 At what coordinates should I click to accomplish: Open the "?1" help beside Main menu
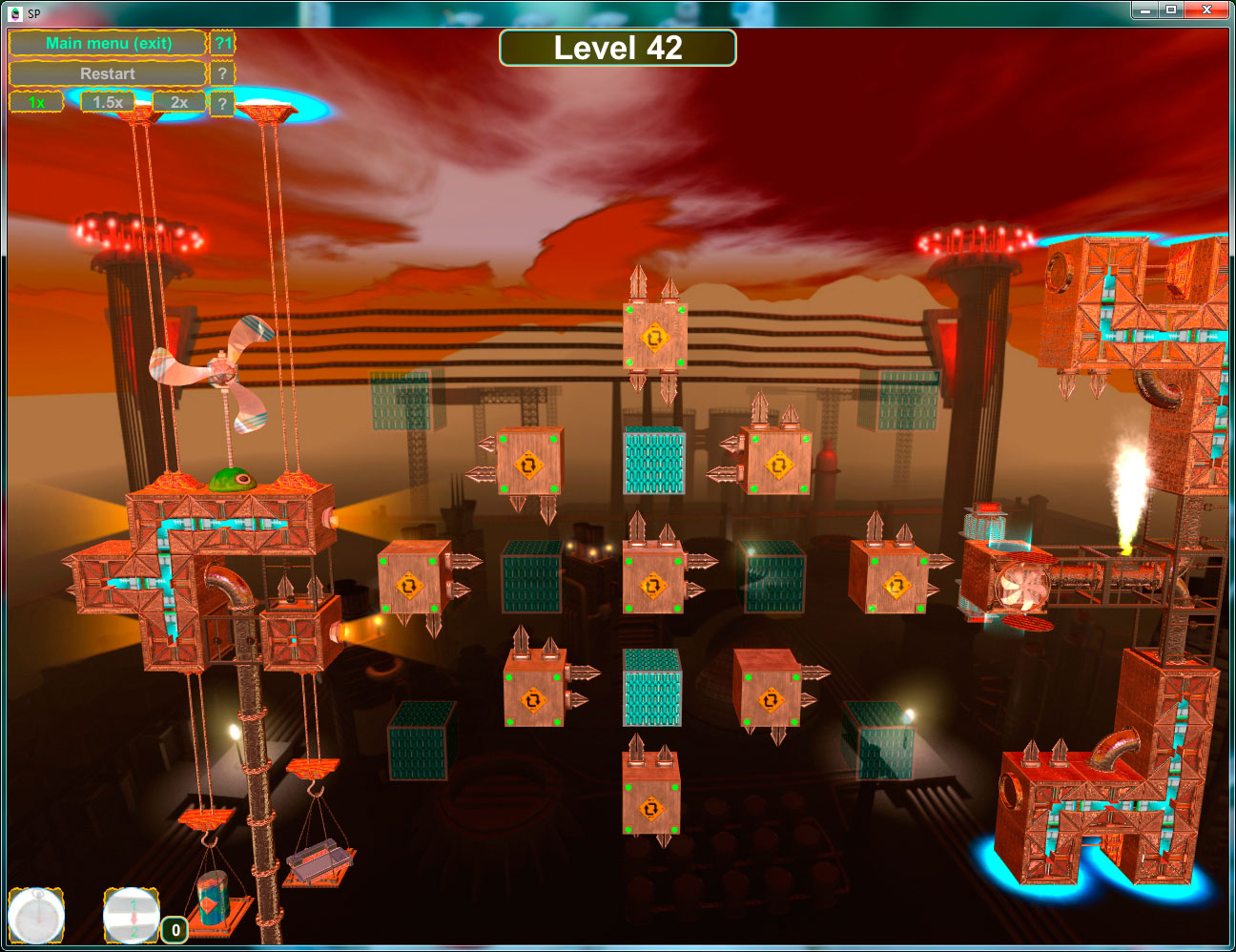(x=222, y=43)
